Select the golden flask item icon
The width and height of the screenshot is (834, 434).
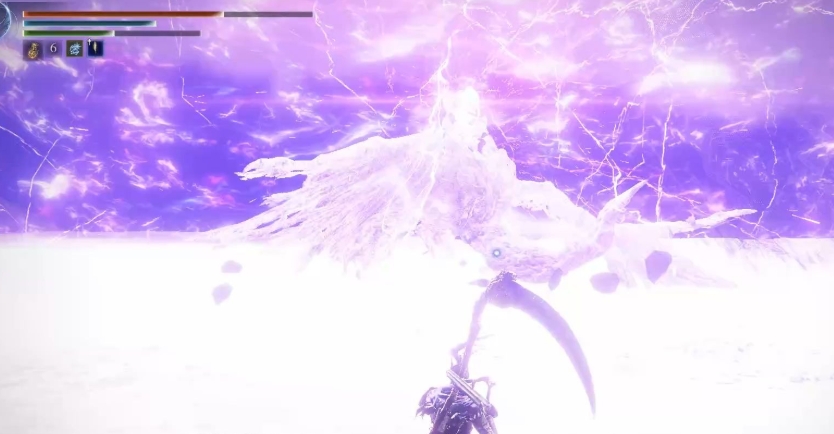point(32,48)
